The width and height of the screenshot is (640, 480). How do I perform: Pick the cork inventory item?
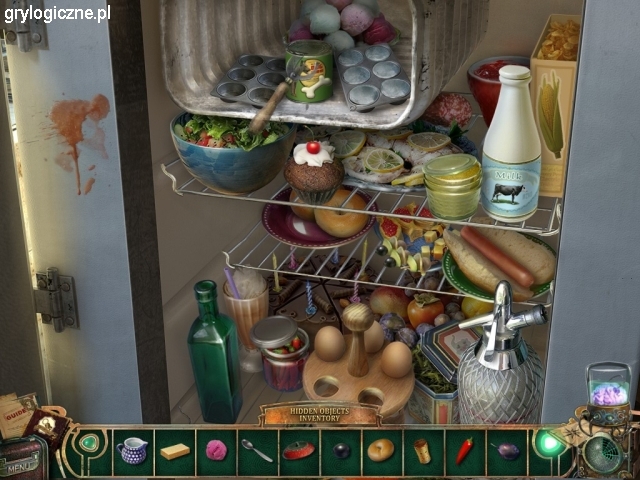423,450
